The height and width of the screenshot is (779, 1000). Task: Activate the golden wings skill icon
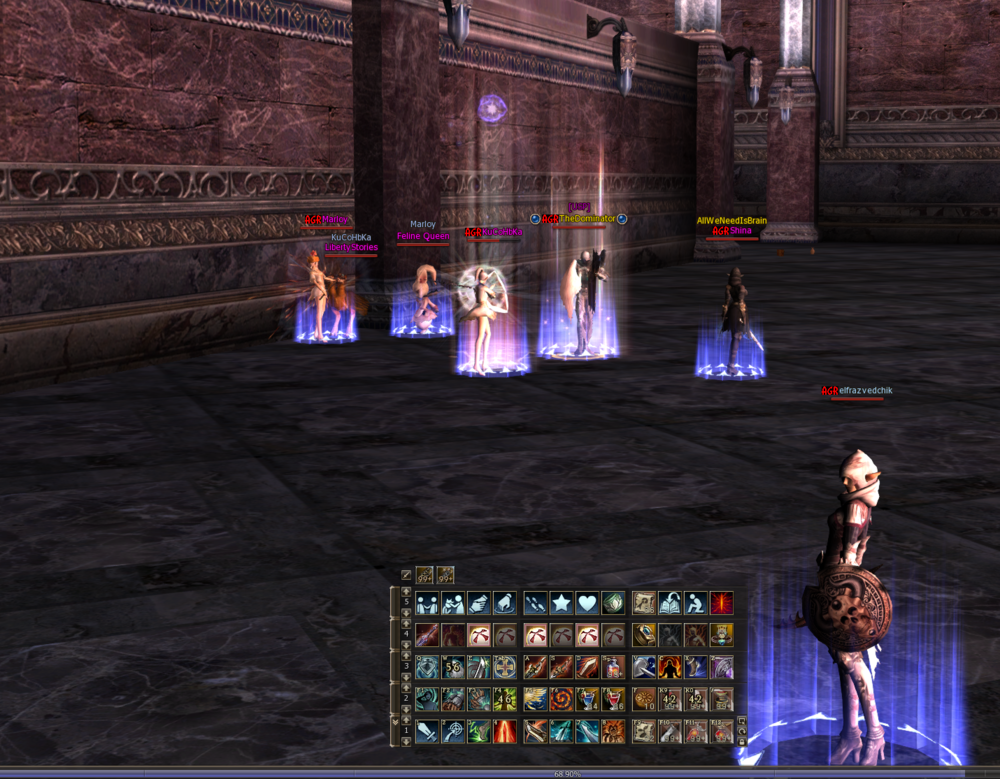coord(535,699)
